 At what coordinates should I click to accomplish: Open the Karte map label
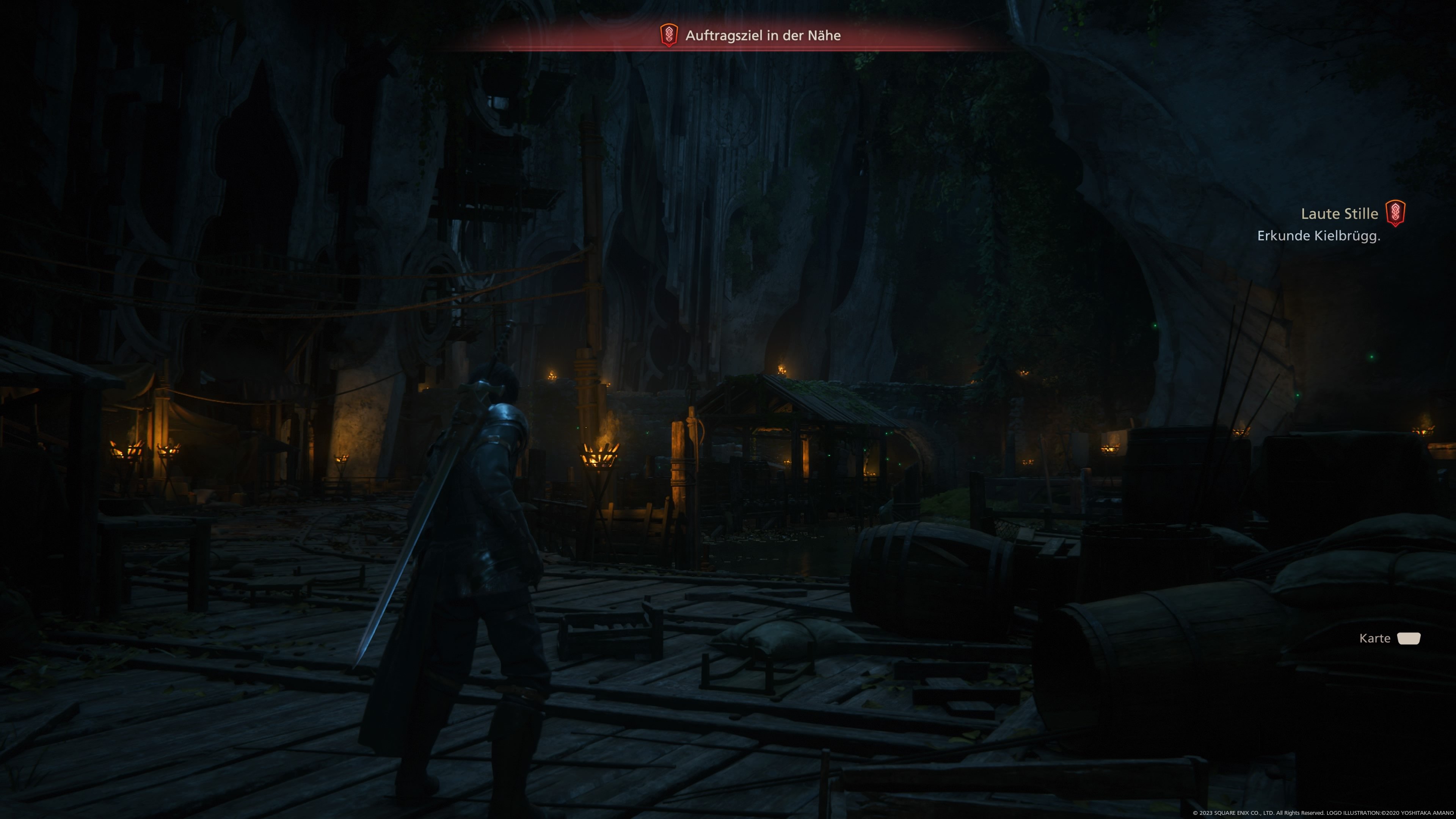point(1374,638)
